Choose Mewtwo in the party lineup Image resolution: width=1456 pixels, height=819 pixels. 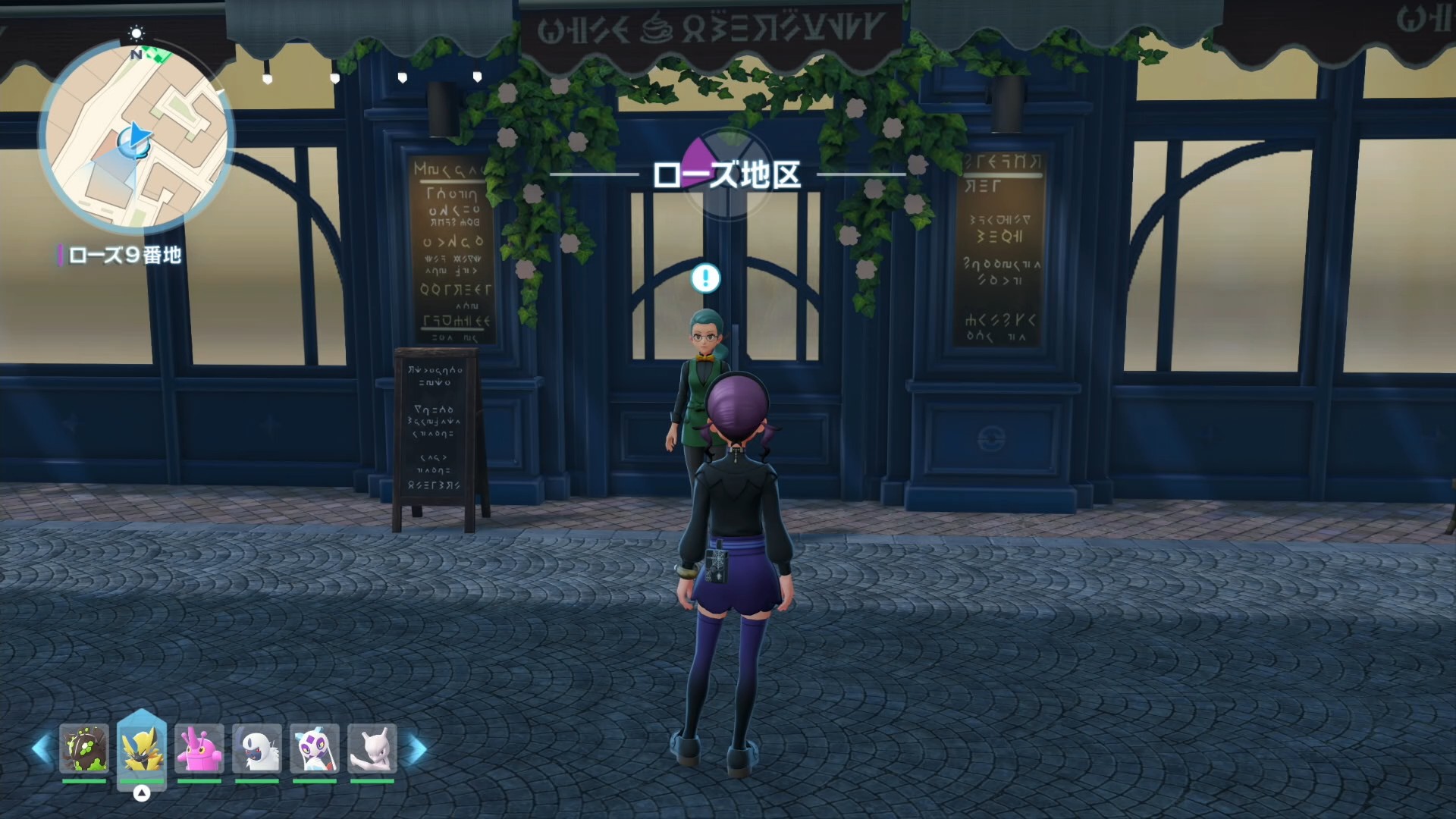pyautogui.click(x=372, y=748)
